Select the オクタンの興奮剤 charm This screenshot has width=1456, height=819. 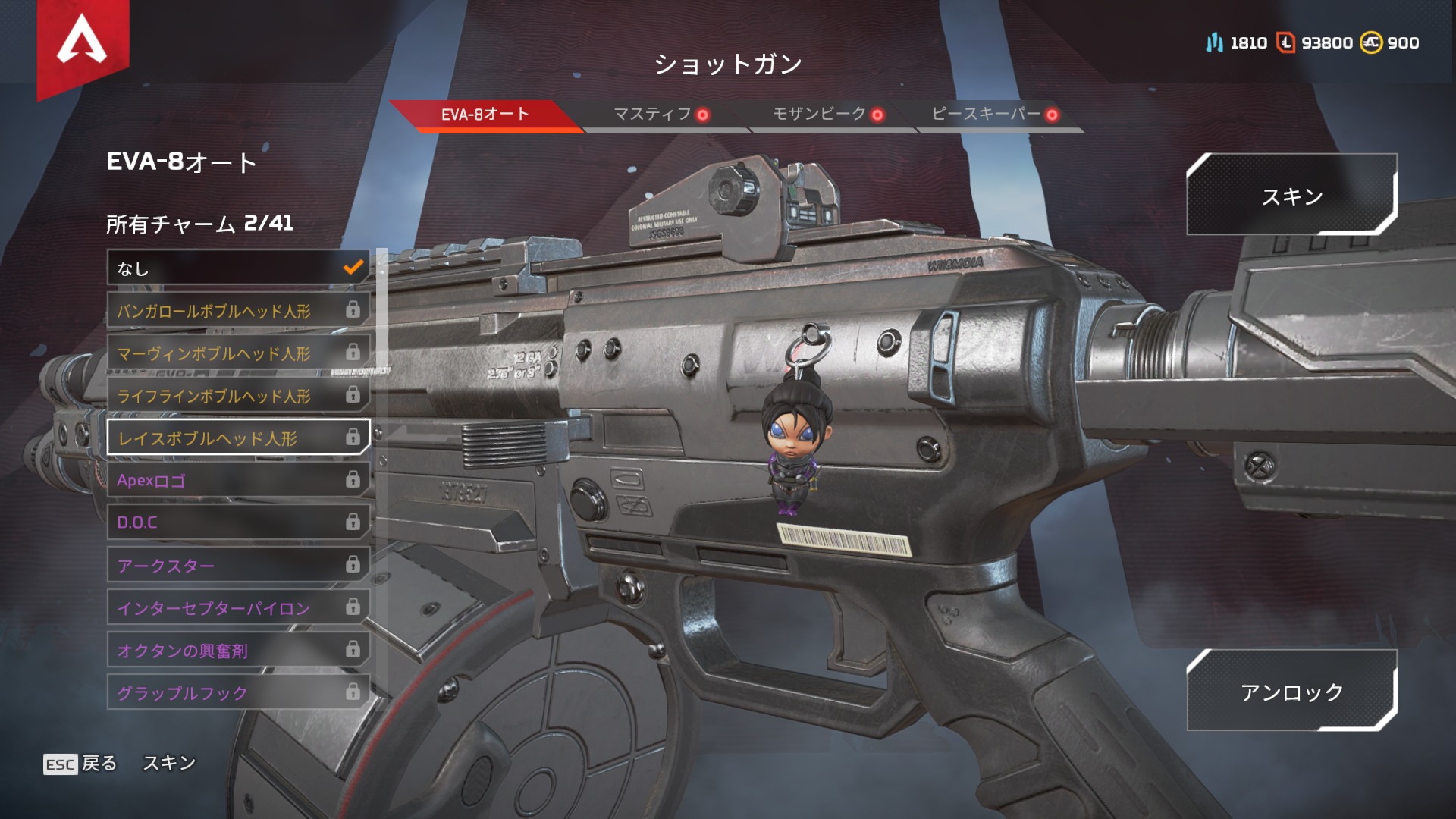point(238,650)
